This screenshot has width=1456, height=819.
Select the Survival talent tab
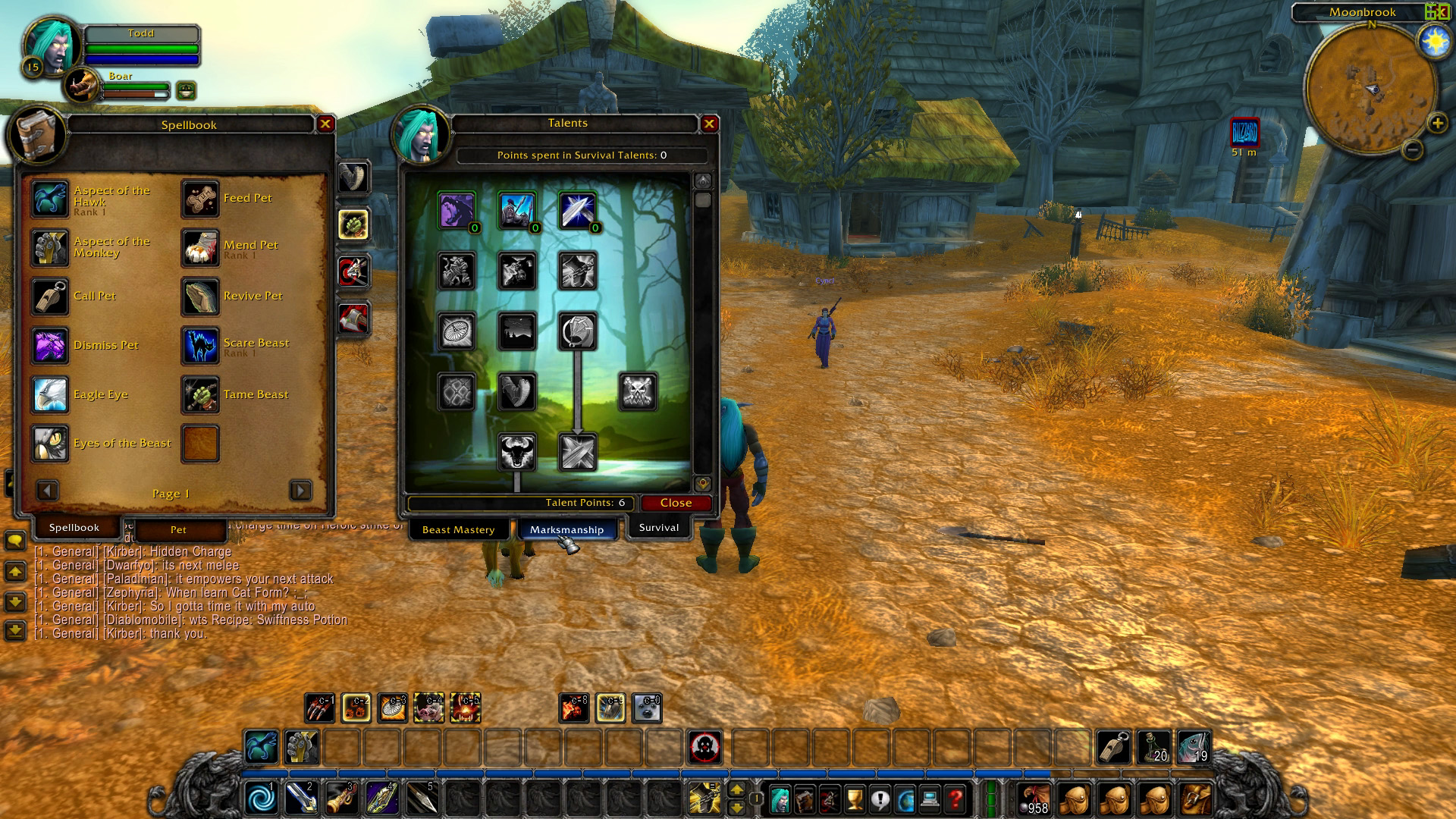pos(658,528)
